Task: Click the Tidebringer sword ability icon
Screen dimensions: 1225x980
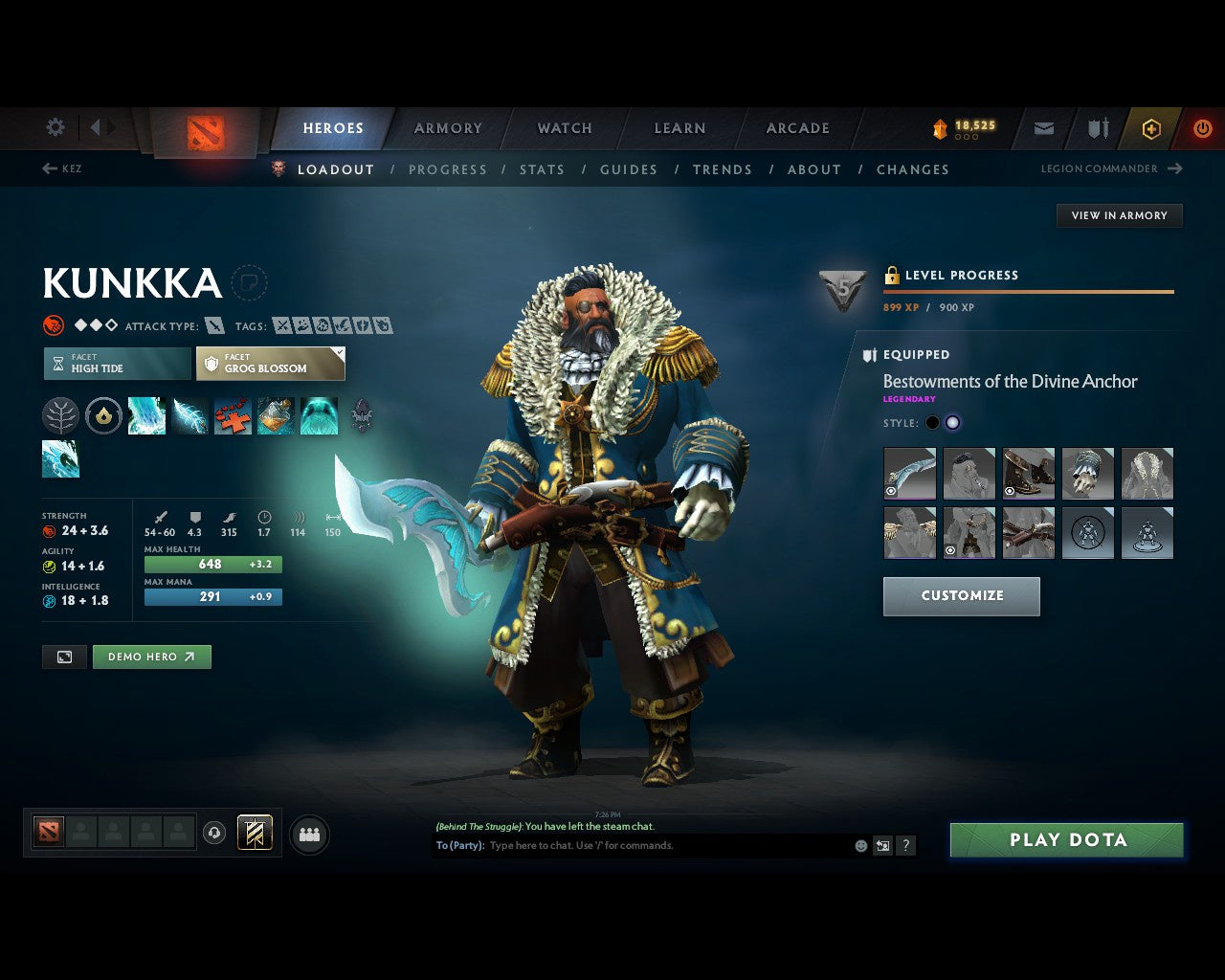Action: (x=189, y=415)
